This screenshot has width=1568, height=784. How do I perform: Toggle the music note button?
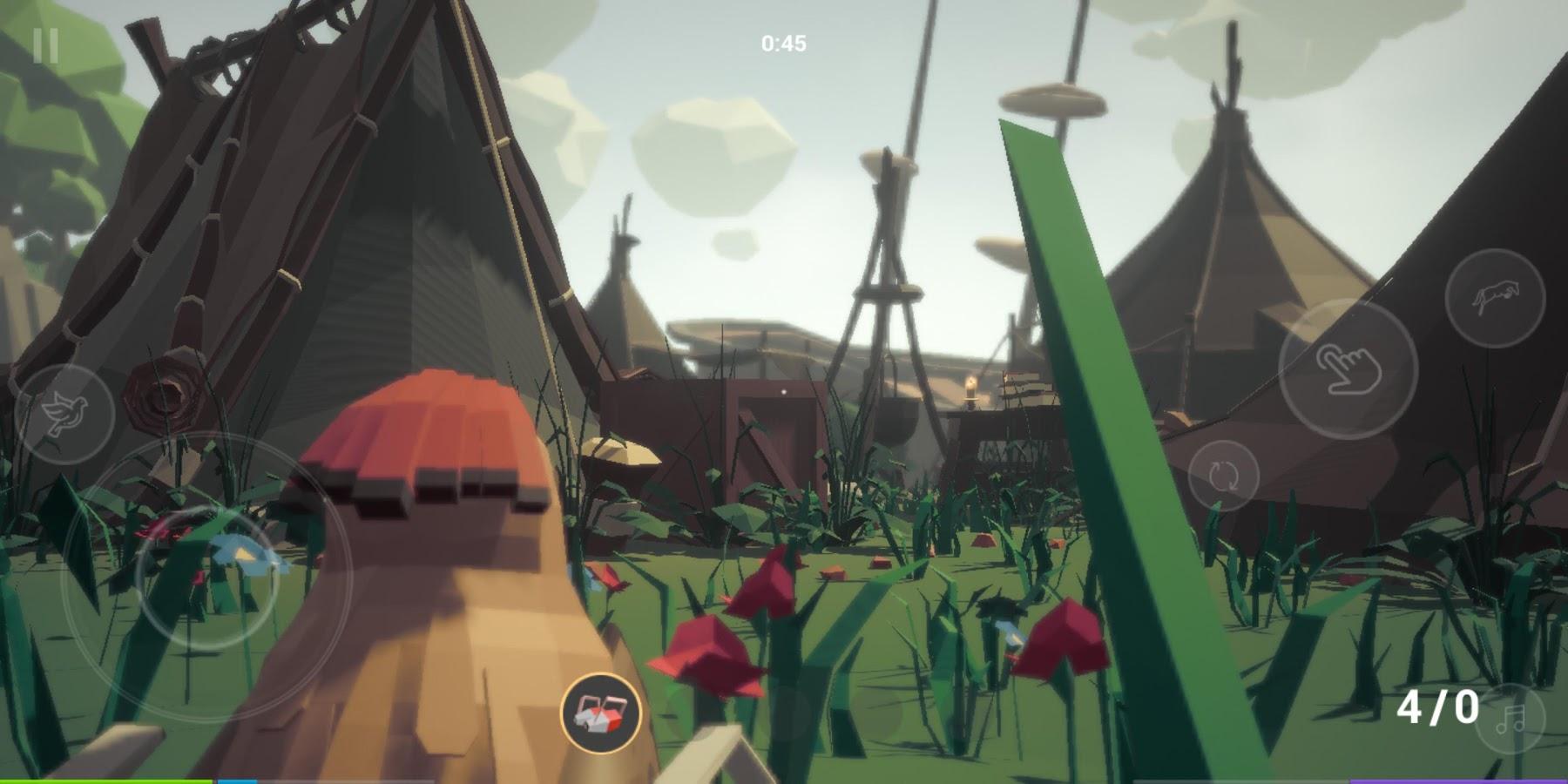[x=1511, y=720]
